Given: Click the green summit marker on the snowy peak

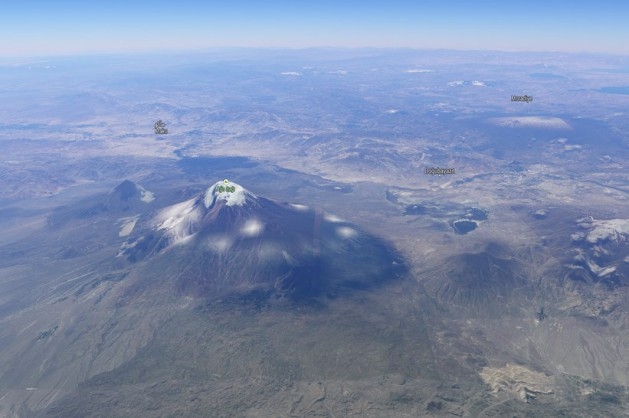Looking at the screenshot, I should coord(226,187).
